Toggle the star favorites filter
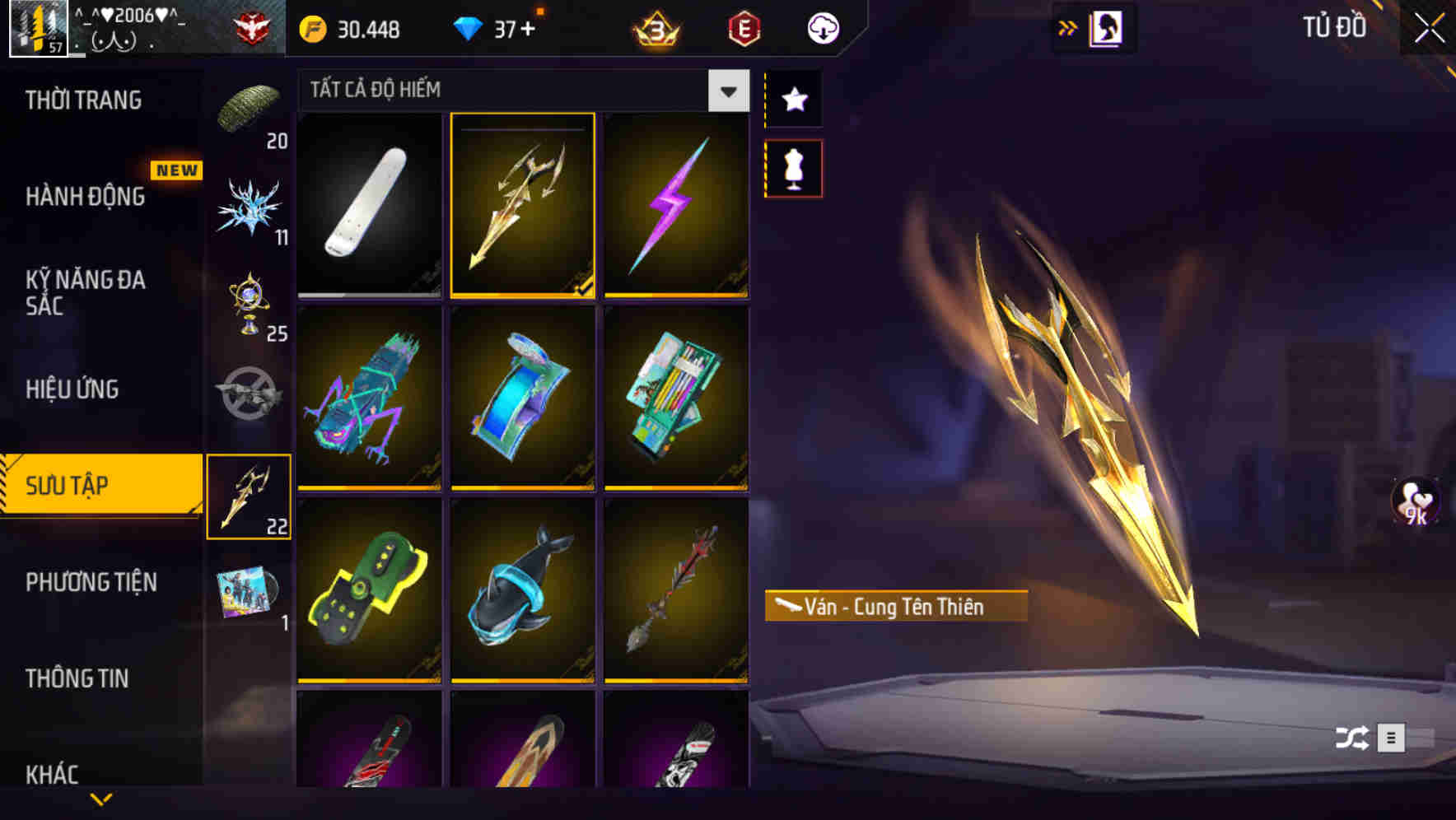The image size is (1456, 820). tap(793, 99)
